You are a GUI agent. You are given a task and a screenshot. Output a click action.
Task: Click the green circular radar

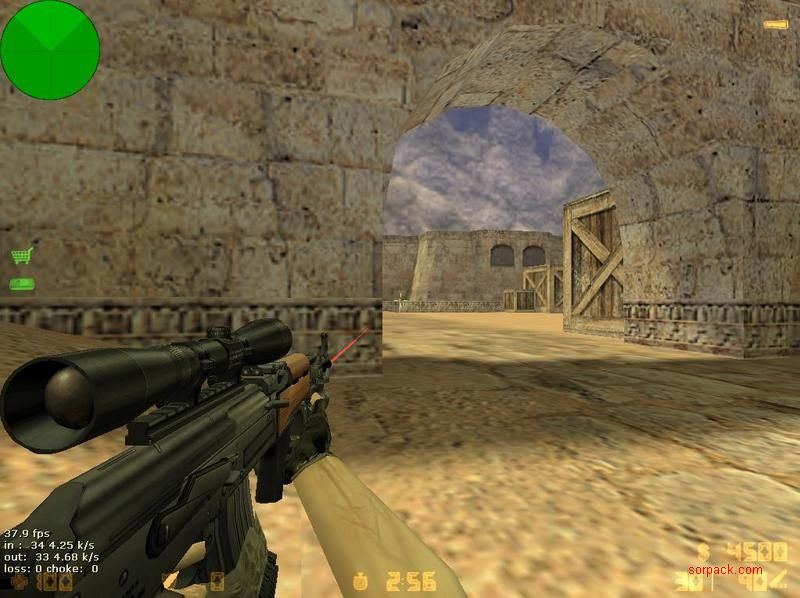tap(50, 50)
